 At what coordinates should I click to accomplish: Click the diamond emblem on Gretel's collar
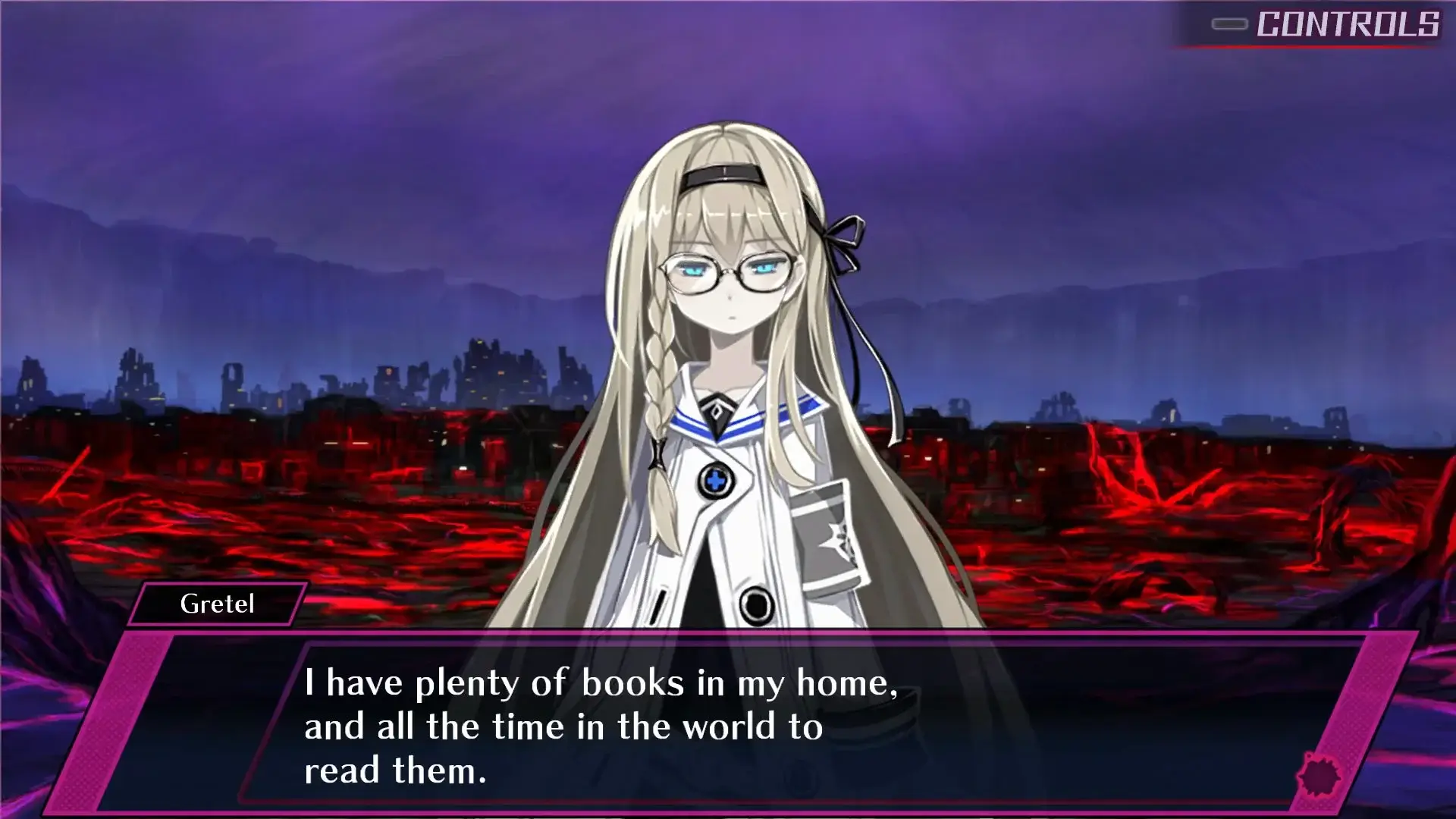716,409
